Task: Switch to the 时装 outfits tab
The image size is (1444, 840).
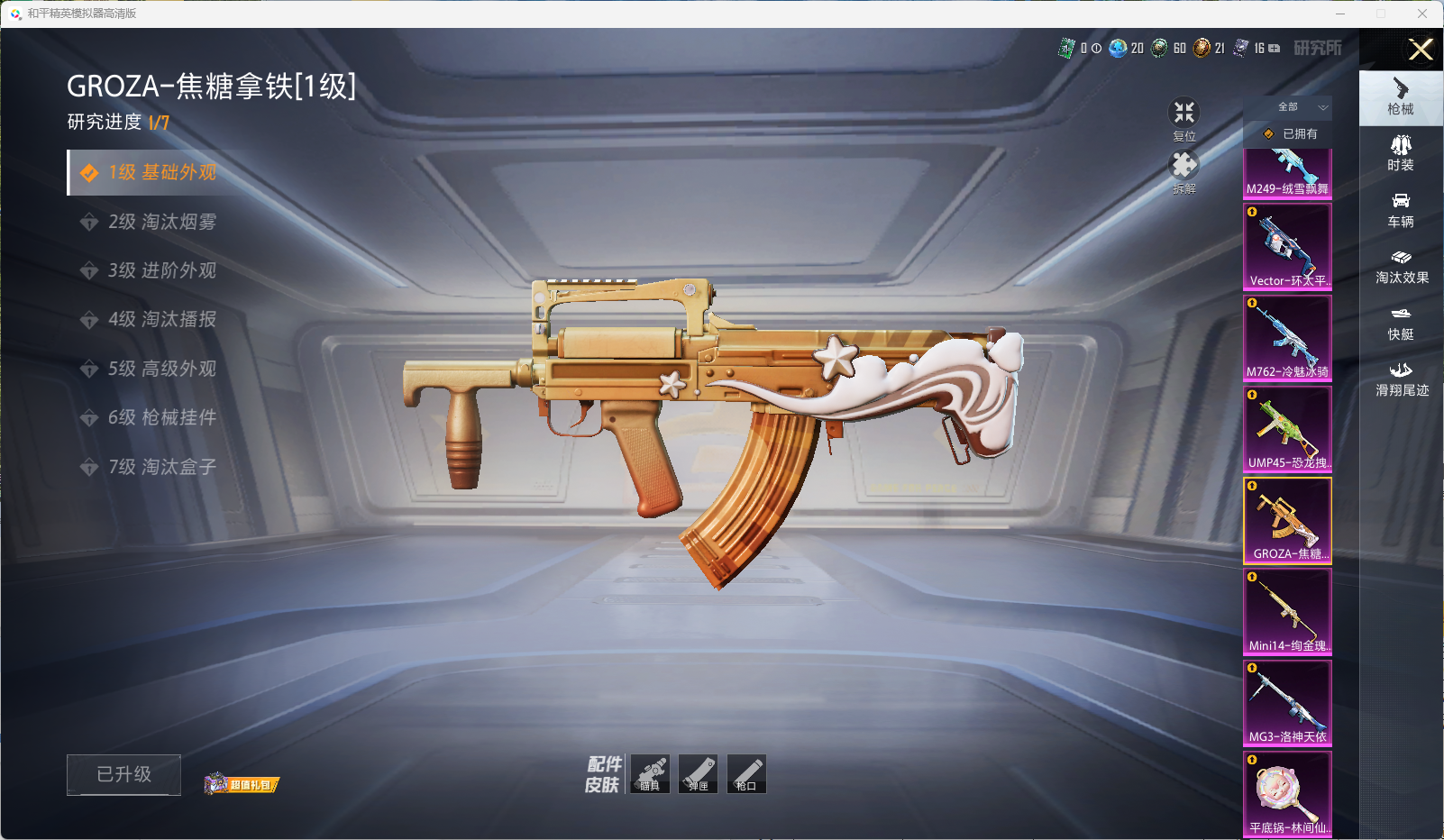Action: click(x=1401, y=152)
